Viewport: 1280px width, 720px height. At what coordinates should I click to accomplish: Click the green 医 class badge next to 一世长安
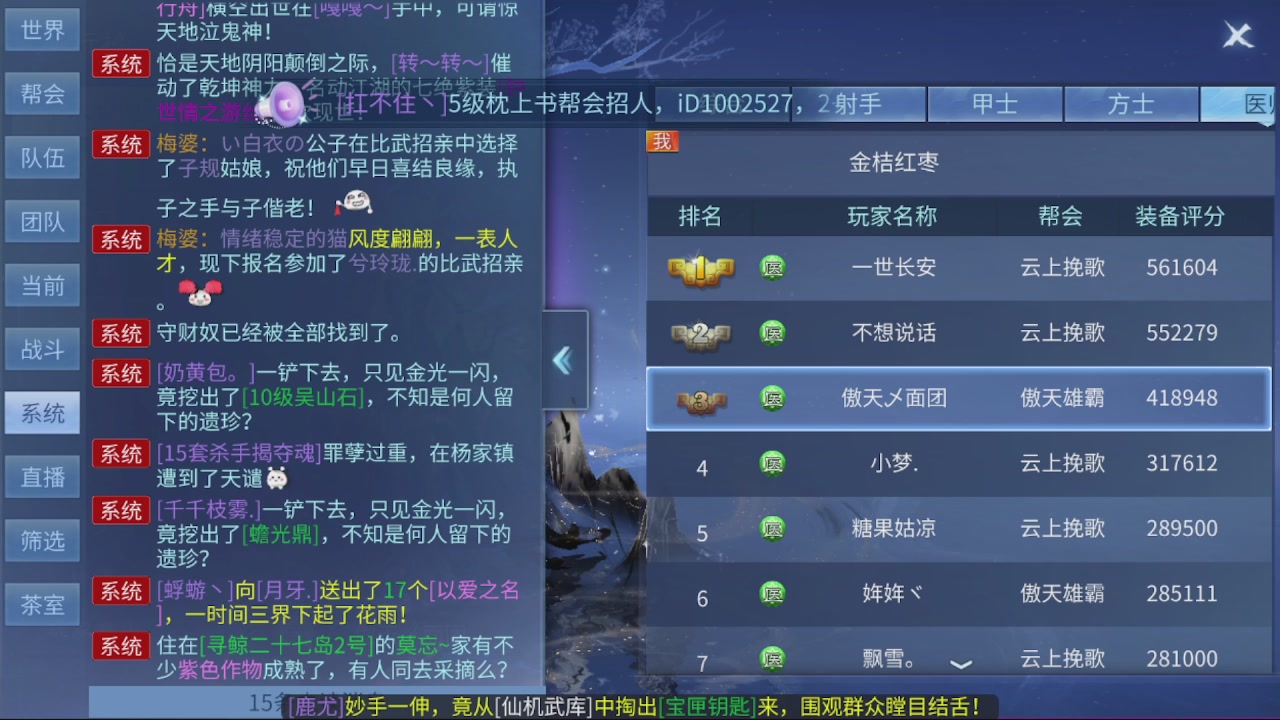(x=771, y=267)
